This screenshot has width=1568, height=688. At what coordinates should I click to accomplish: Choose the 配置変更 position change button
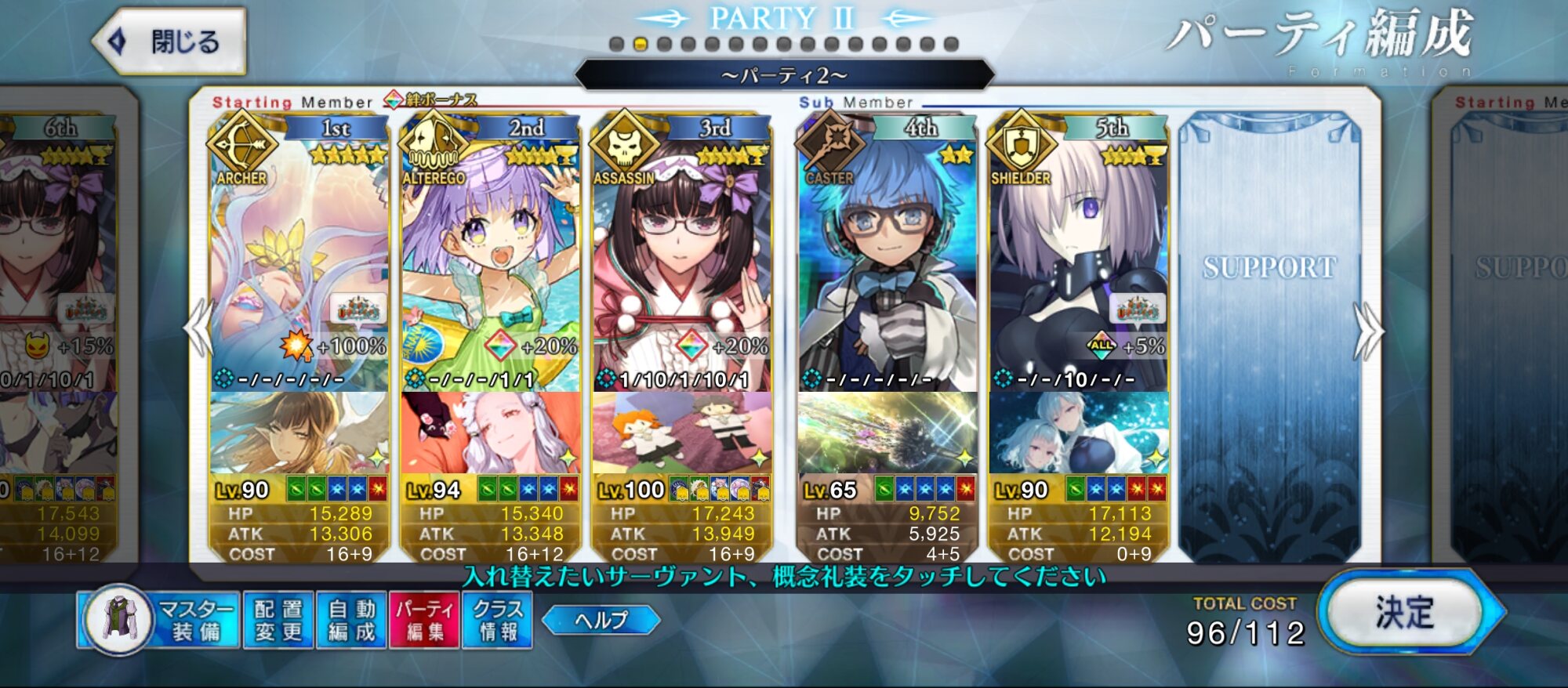coord(278,620)
